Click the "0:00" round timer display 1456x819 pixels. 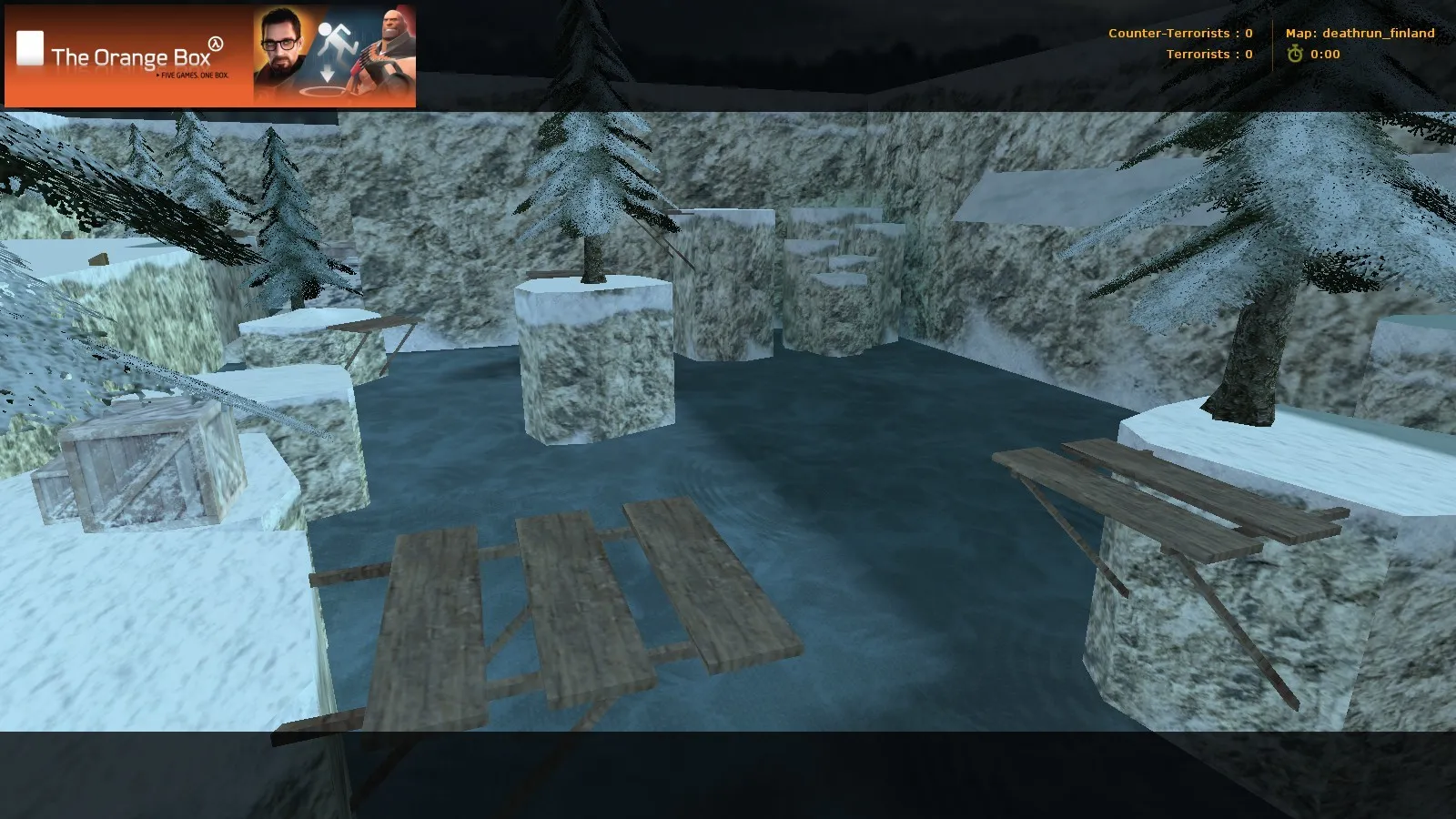(x=1324, y=54)
